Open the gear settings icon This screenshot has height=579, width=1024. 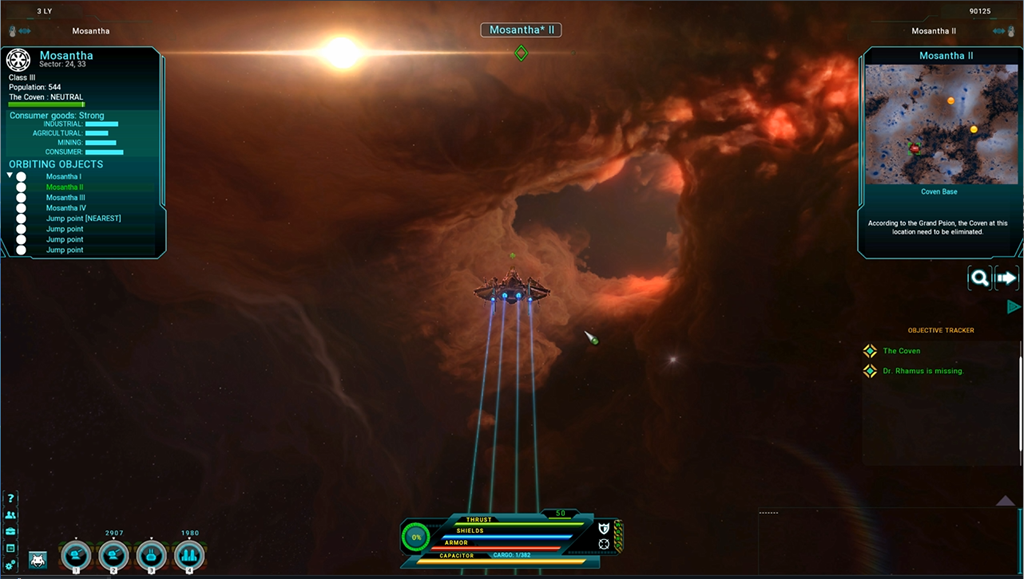pos(11,565)
